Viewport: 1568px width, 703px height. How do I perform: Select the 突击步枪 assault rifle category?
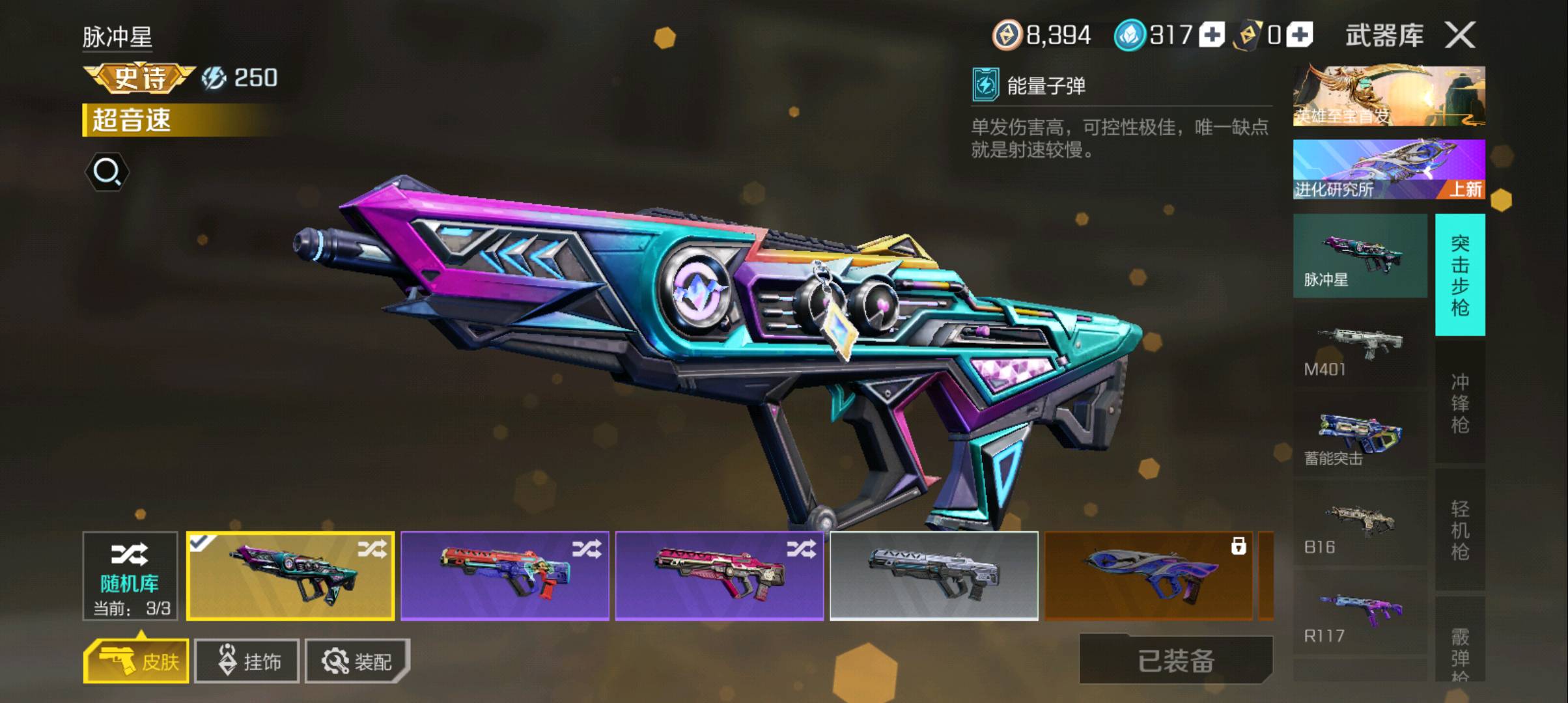click(1460, 275)
